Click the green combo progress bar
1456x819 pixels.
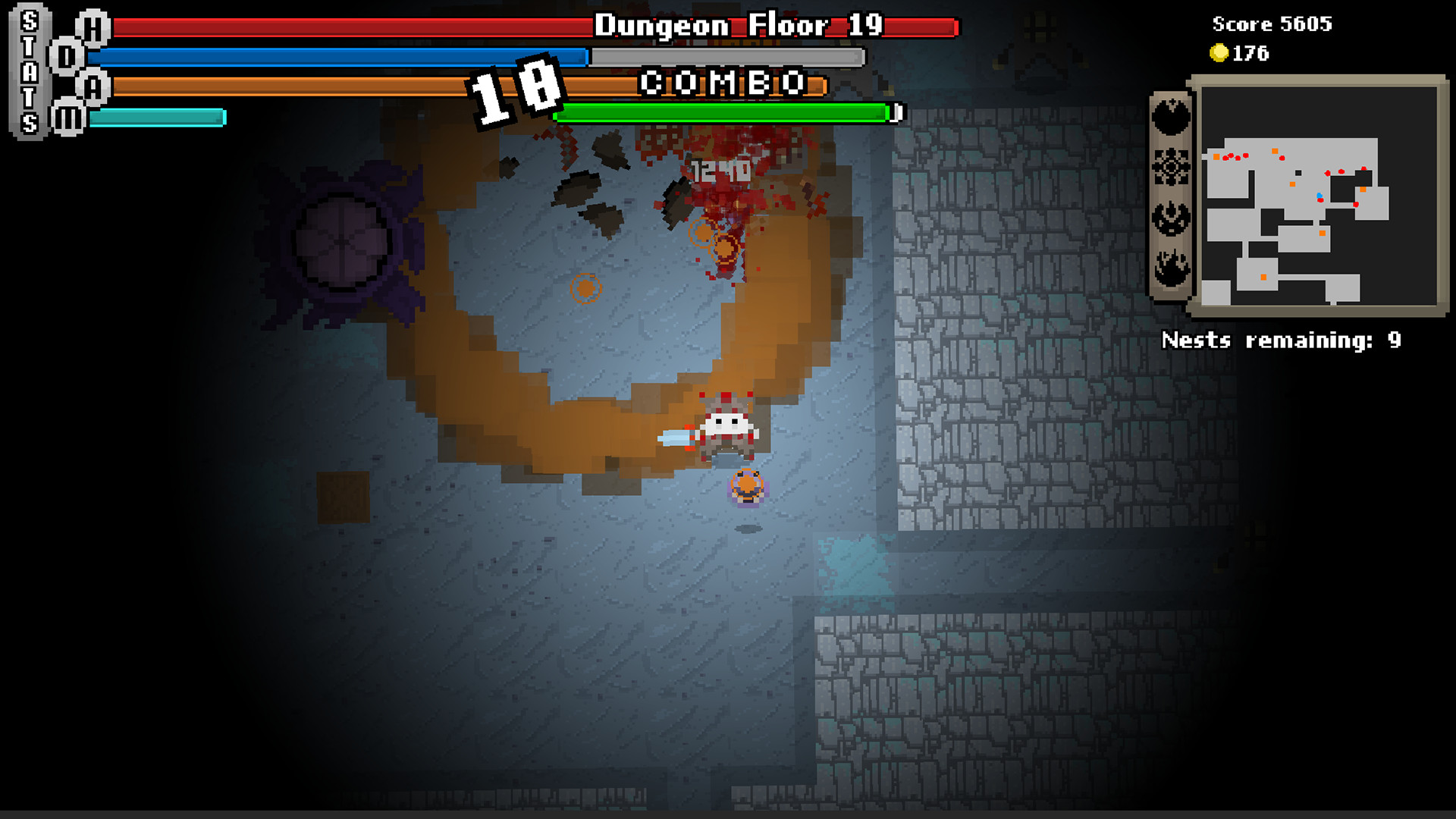coord(724,115)
